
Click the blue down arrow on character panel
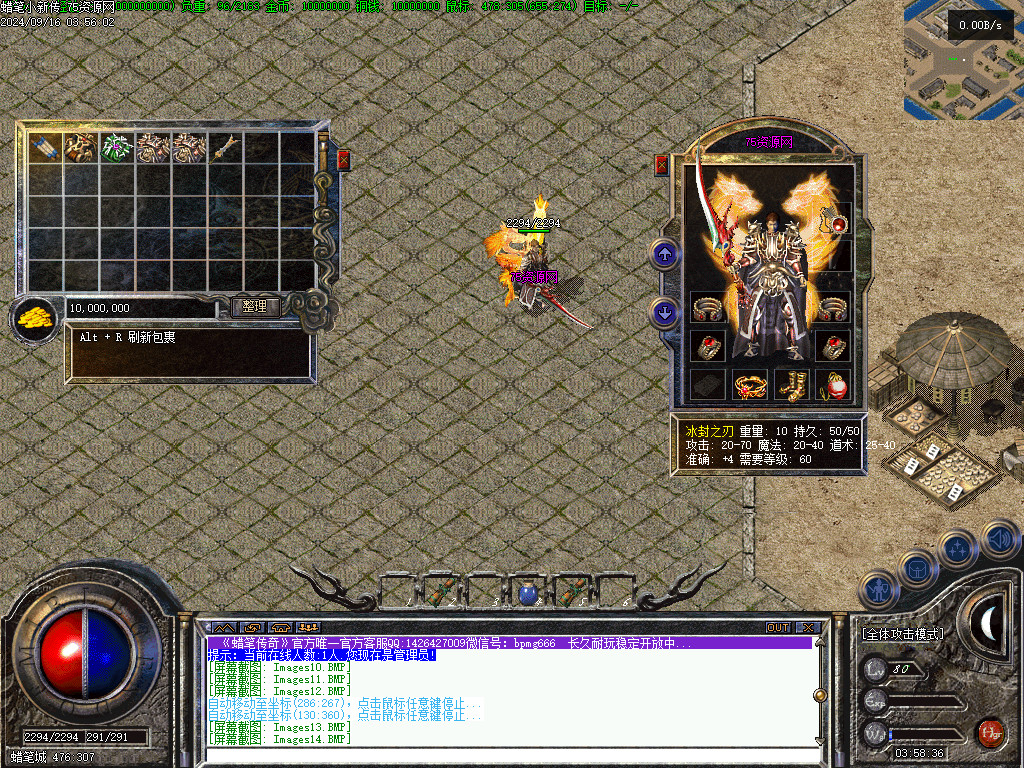665,312
